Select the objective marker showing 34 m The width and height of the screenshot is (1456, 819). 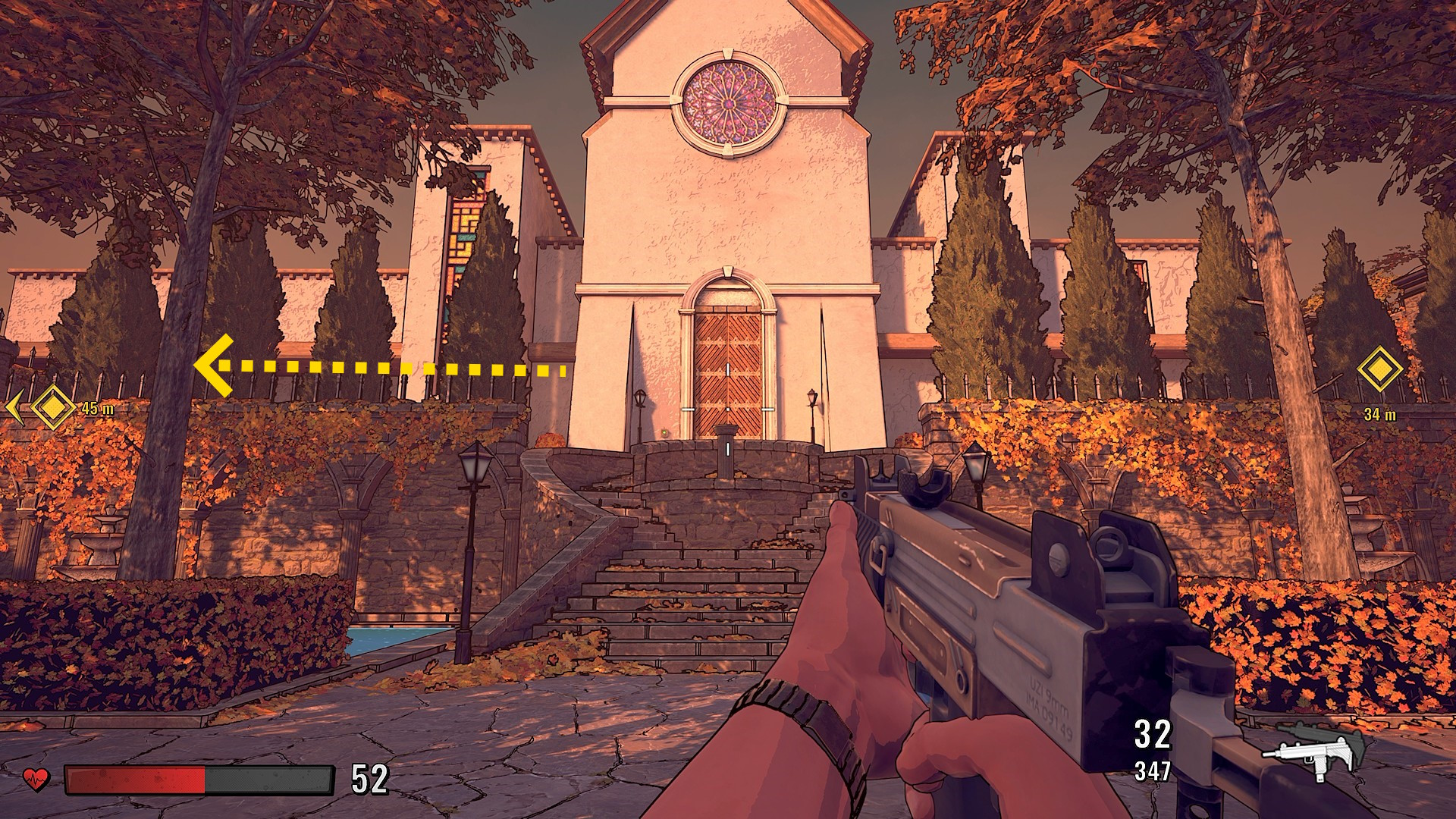click(1379, 370)
